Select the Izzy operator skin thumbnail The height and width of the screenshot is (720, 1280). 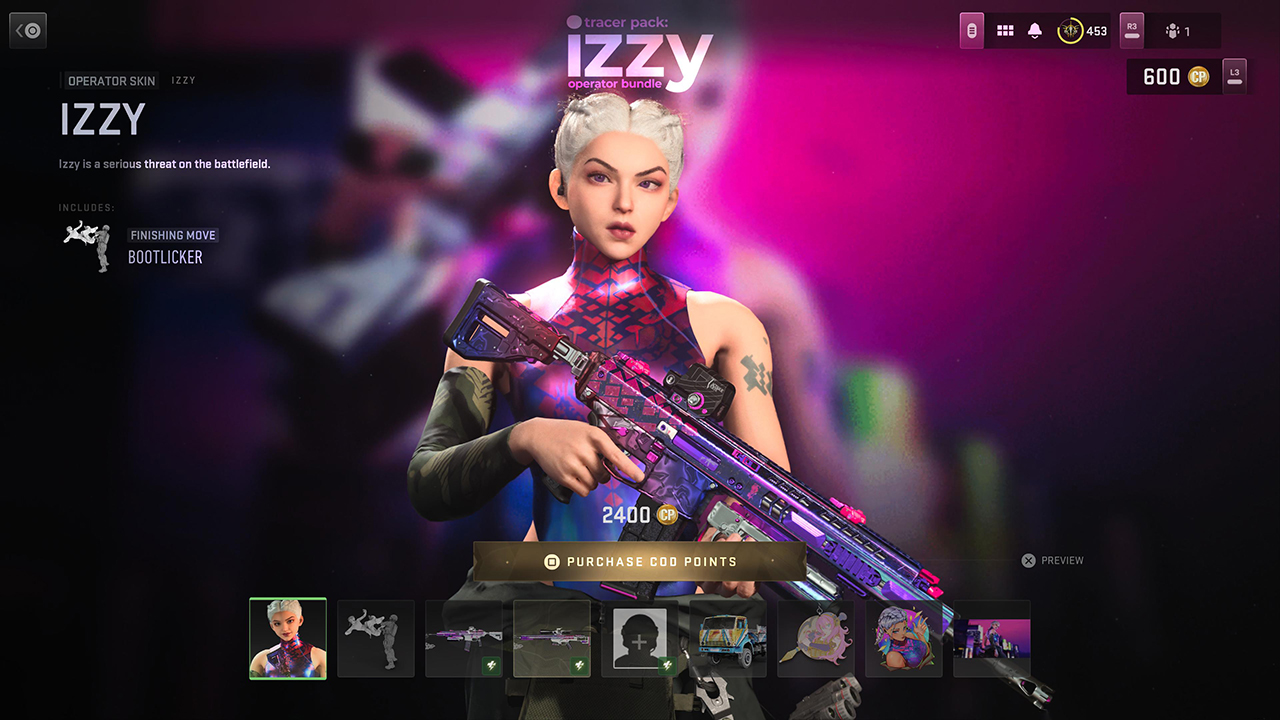coord(288,639)
